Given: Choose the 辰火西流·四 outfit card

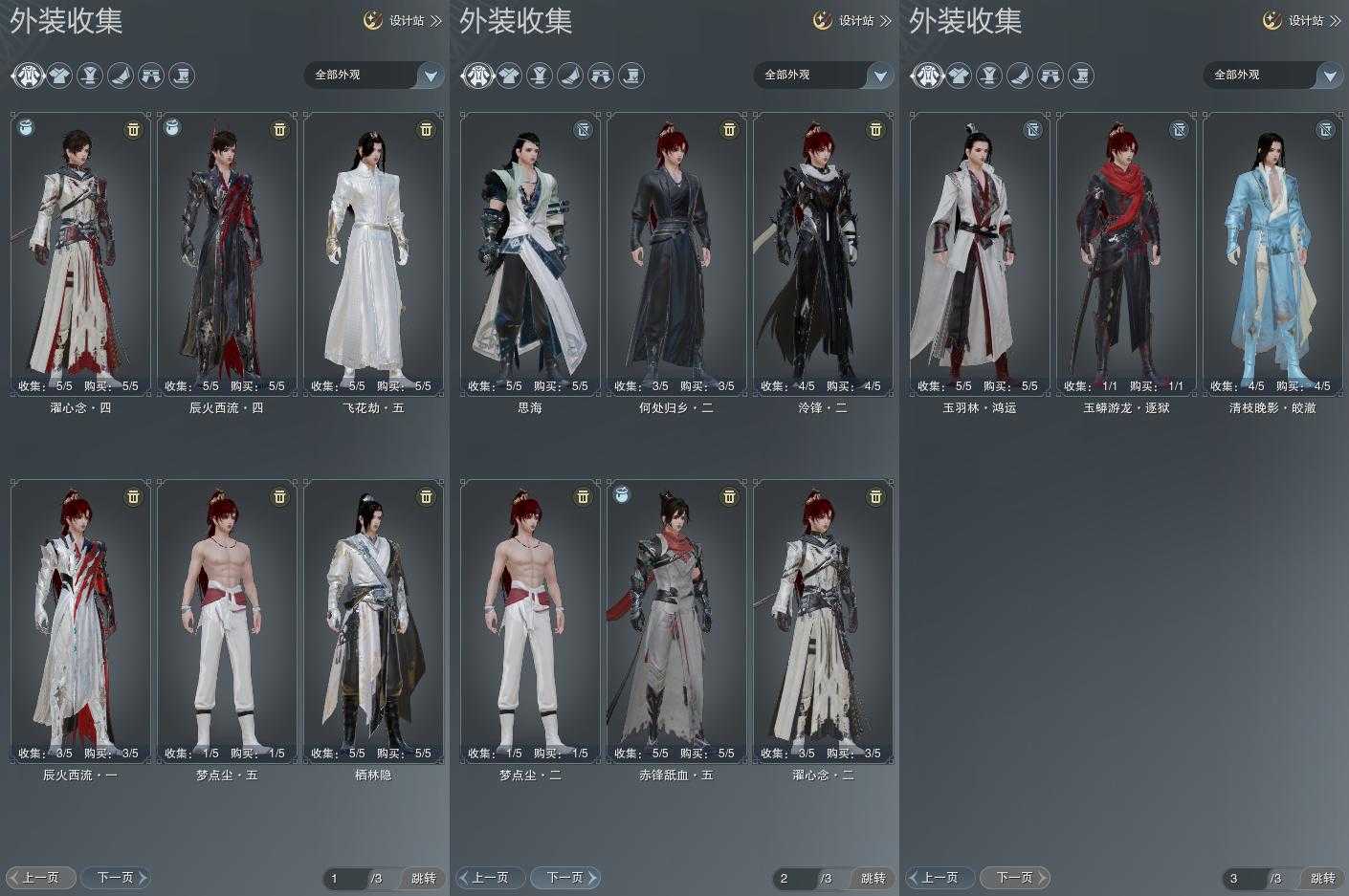Looking at the screenshot, I should tap(227, 253).
